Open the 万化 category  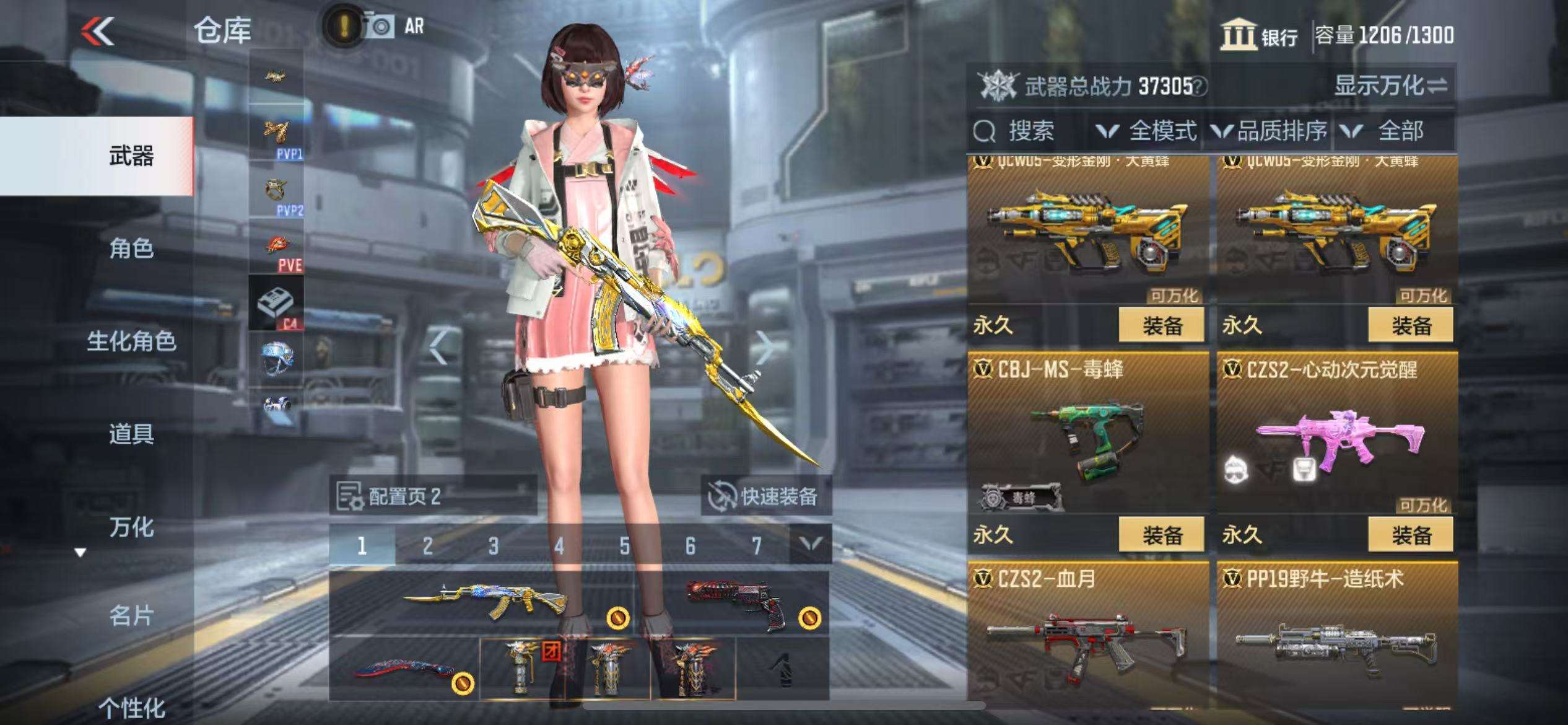click(131, 527)
